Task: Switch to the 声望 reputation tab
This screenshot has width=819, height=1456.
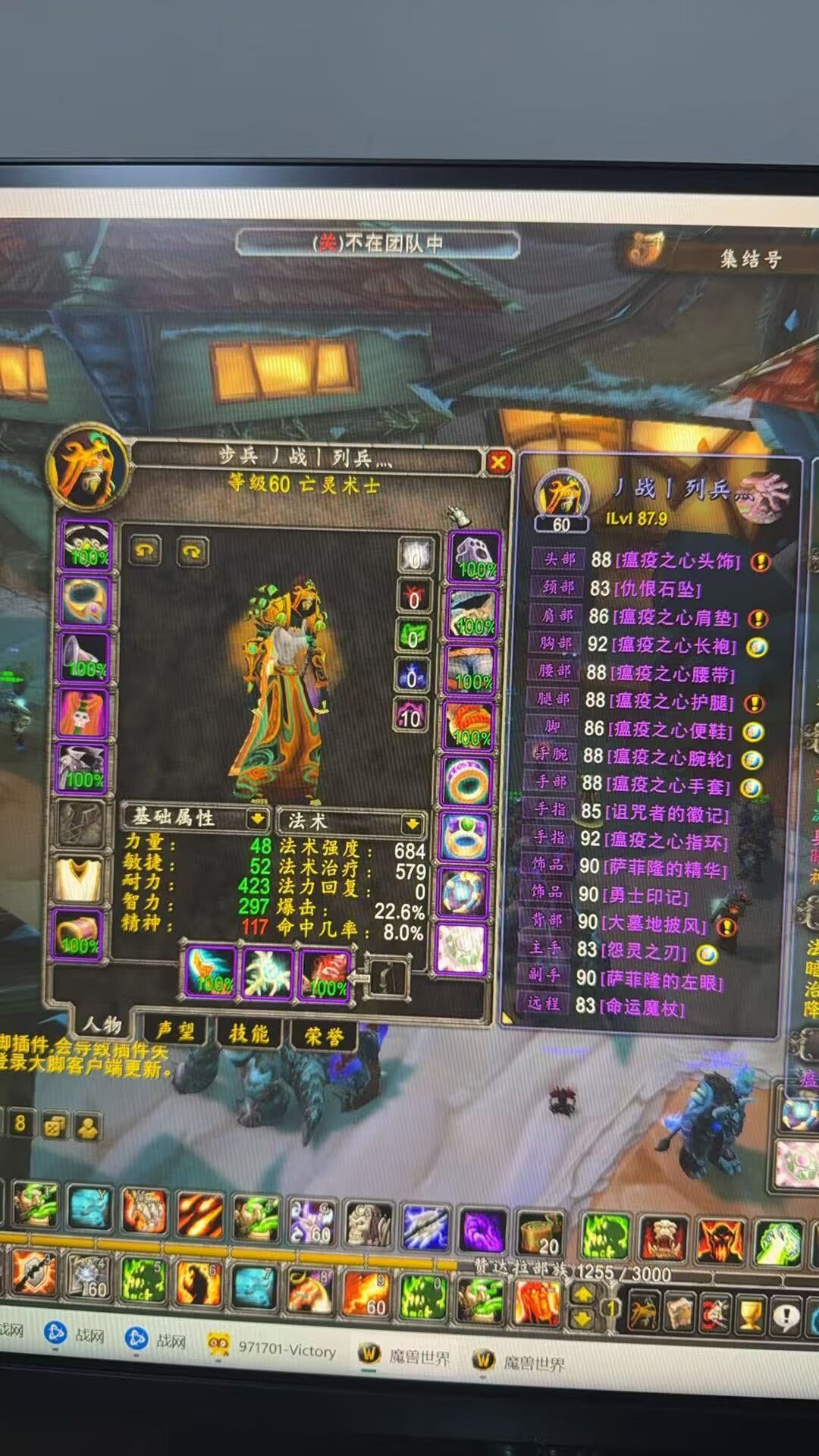Action: point(175,1031)
